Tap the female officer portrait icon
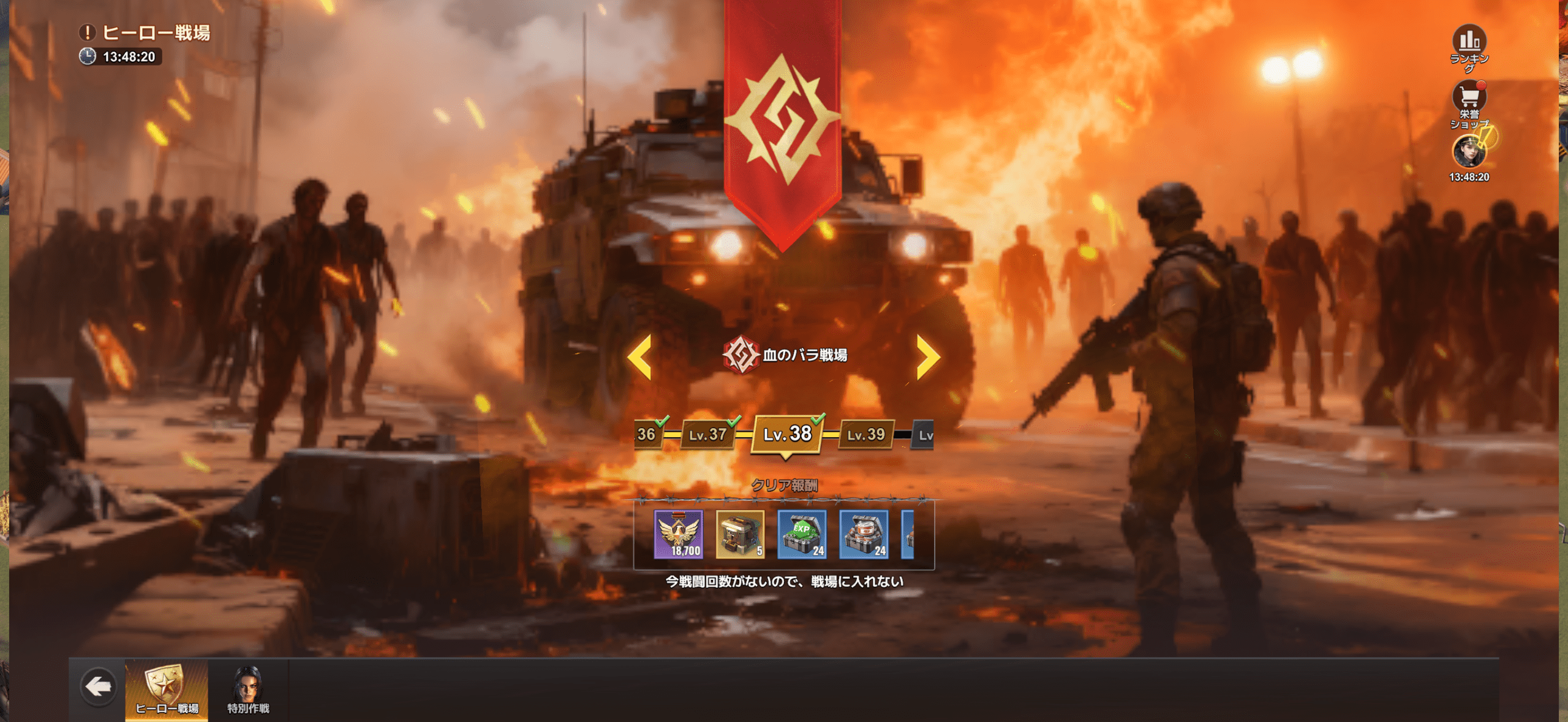This screenshot has width=1568, height=722. (x=1469, y=151)
